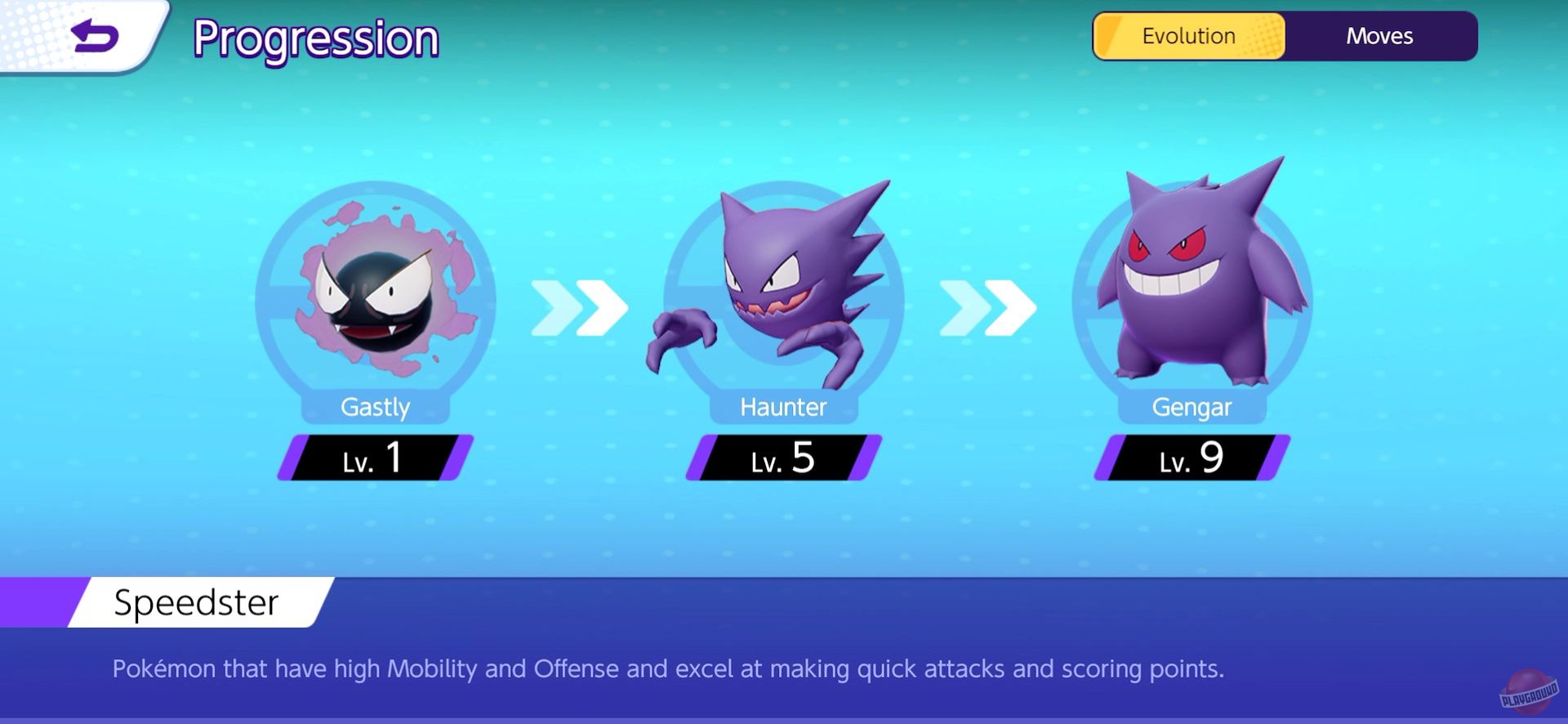The height and width of the screenshot is (724, 1568).
Task: Click the back arrow icon
Action: coord(92,34)
